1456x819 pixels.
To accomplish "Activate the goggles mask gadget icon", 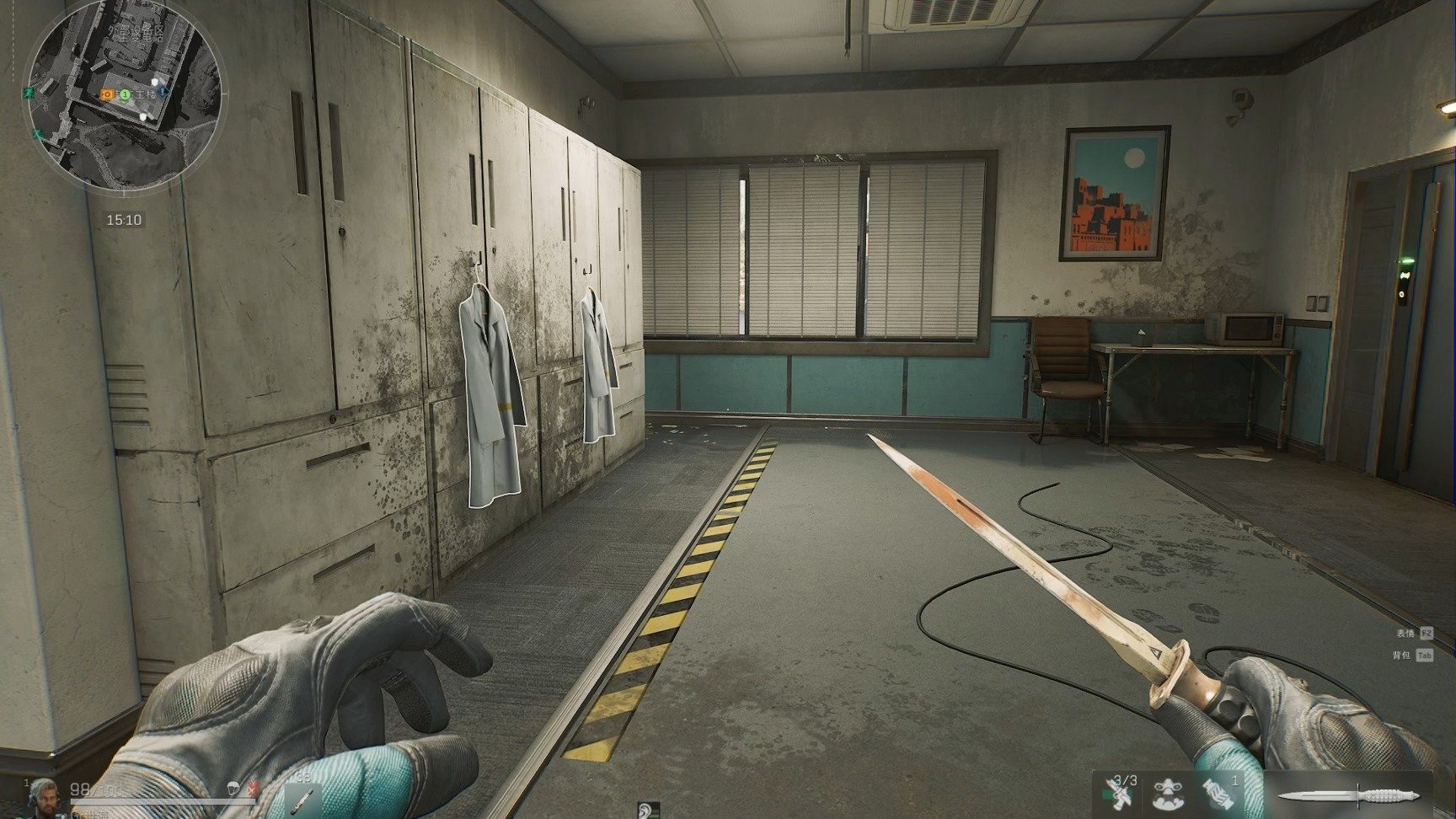I will [1167, 795].
